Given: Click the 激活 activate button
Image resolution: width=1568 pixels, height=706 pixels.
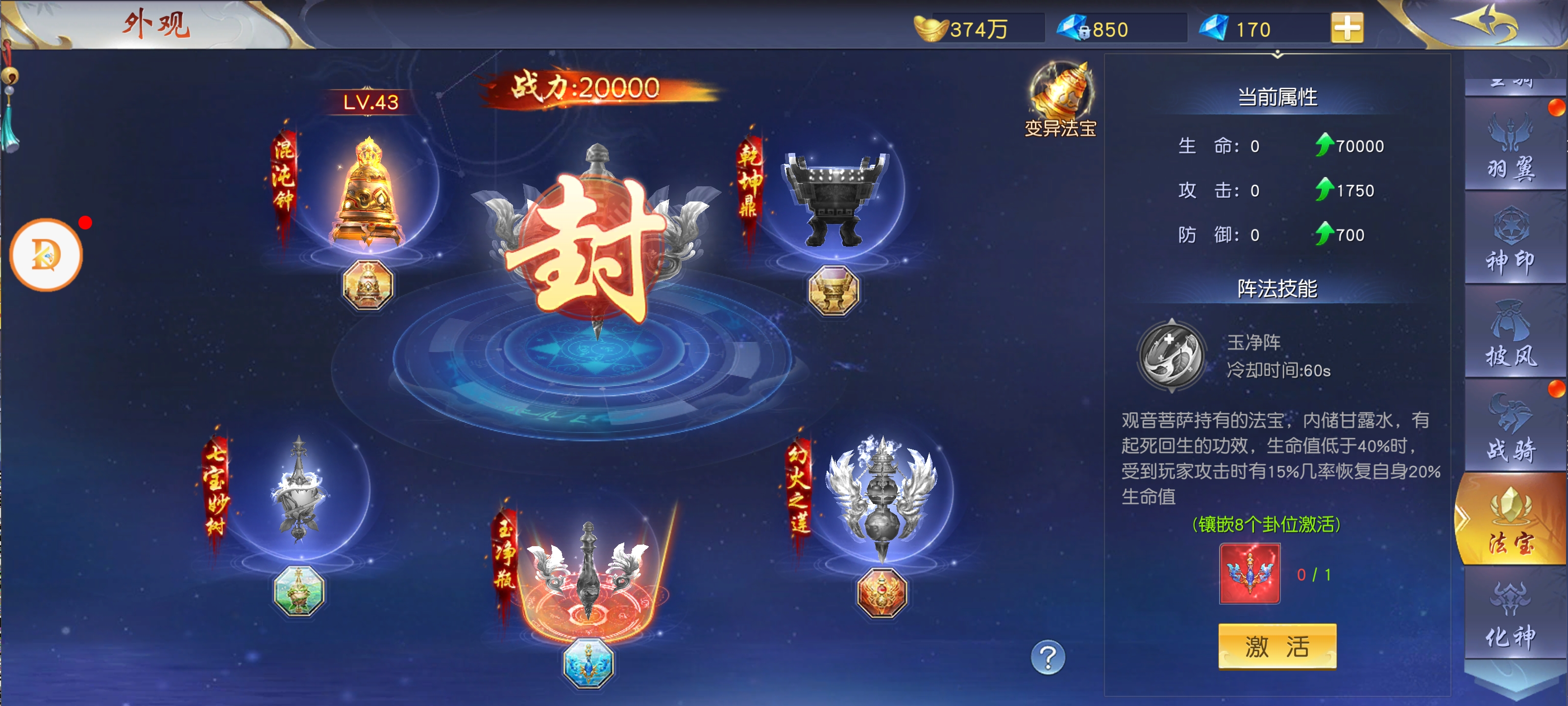Looking at the screenshot, I should coord(1276,646).
